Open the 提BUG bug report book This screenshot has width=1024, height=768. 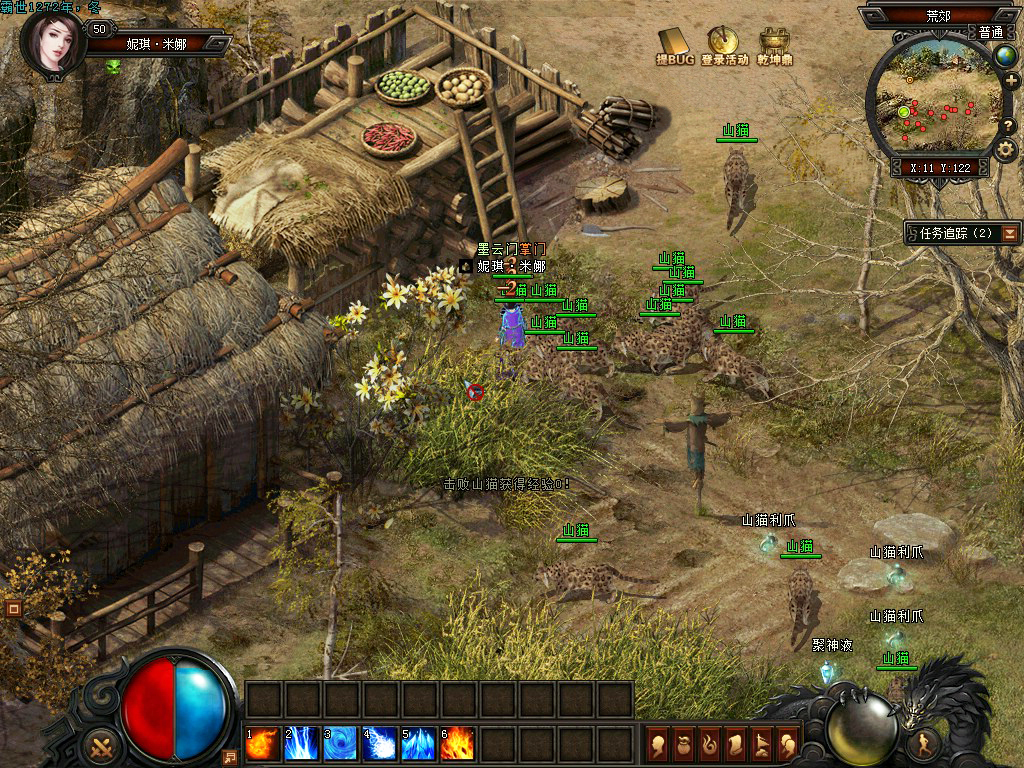[x=675, y=42]
